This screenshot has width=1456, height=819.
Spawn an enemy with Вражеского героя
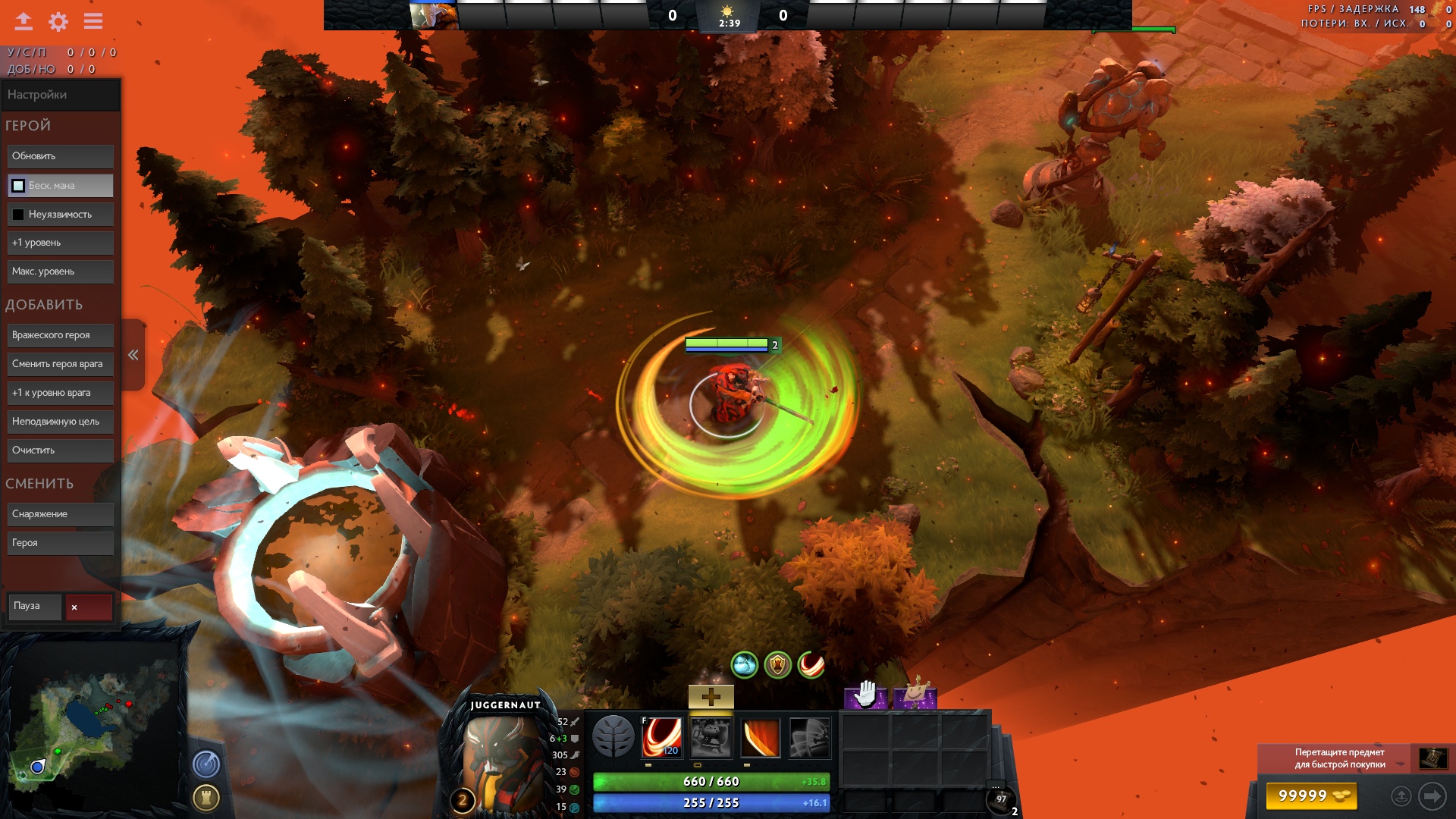tap(60, 335)
